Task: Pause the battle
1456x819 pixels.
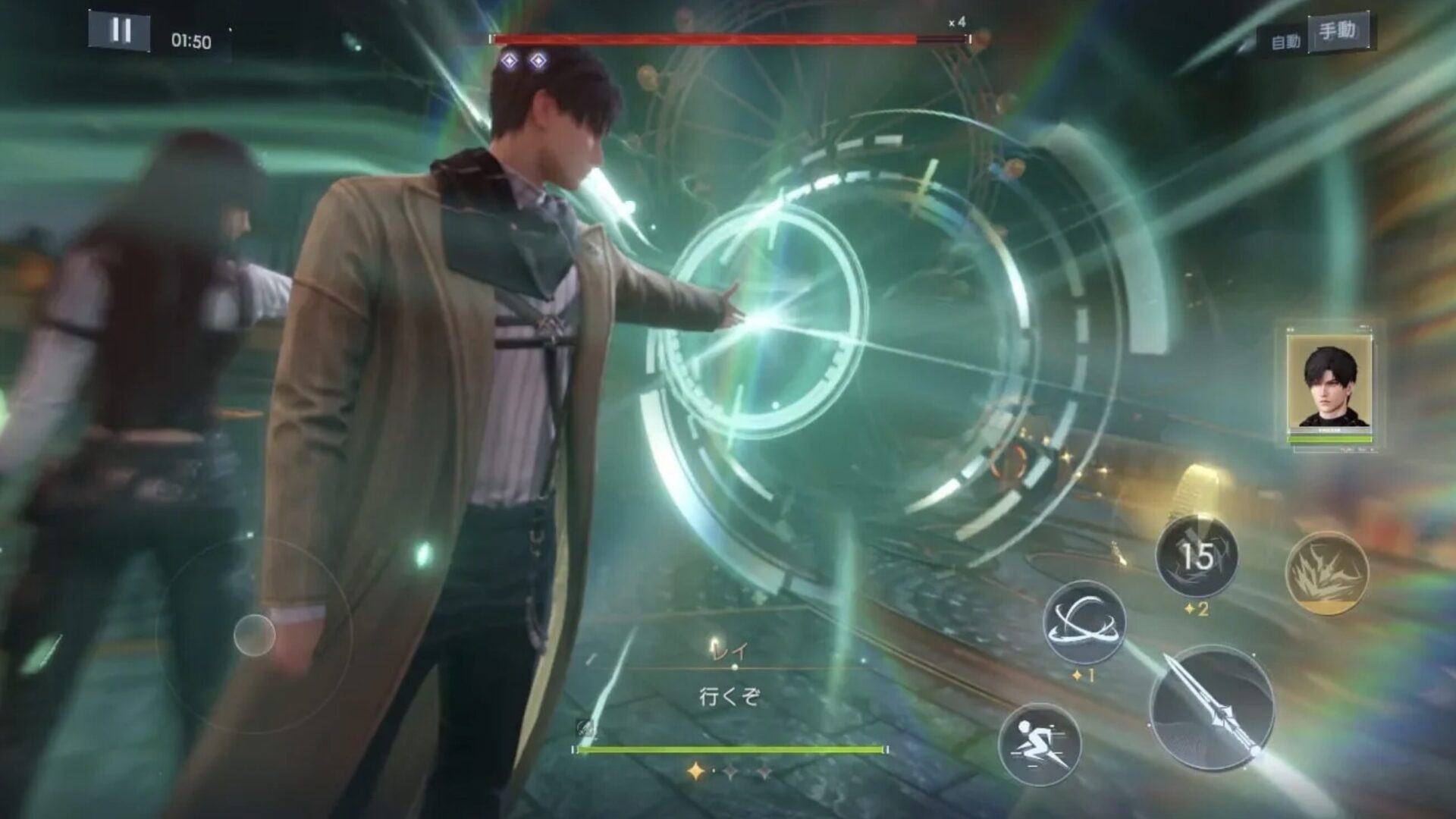Action: [120, 32]
